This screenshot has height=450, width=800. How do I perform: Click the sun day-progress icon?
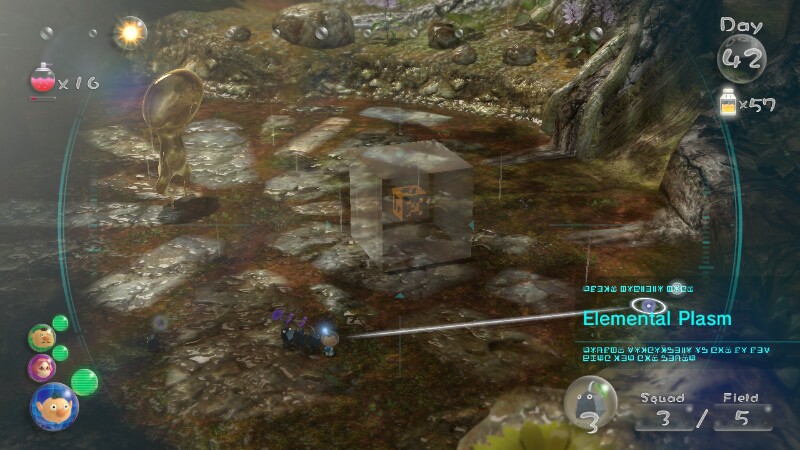tap(130, 33)
